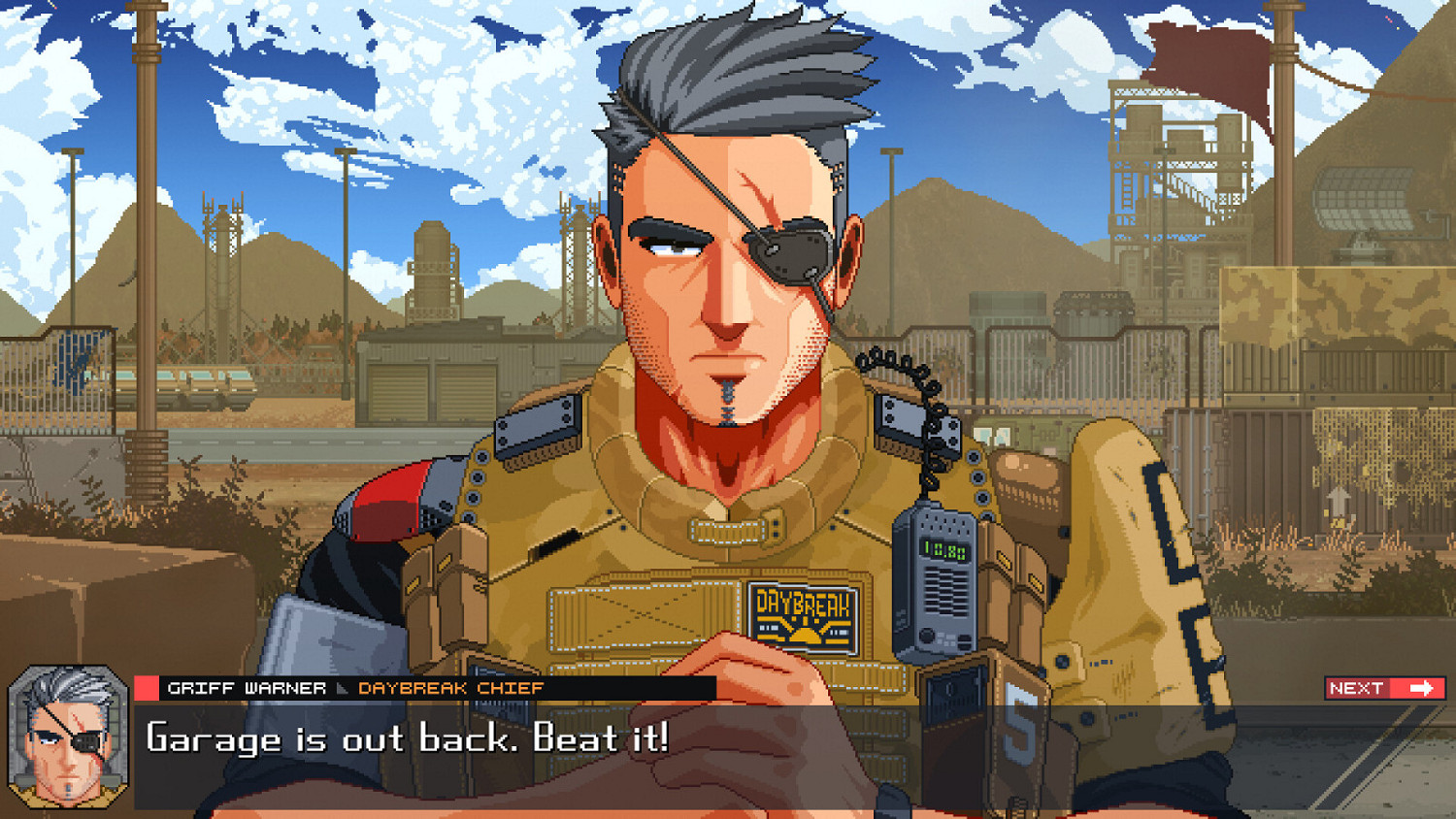Click the GRIFF WARNER name banner

248,689
